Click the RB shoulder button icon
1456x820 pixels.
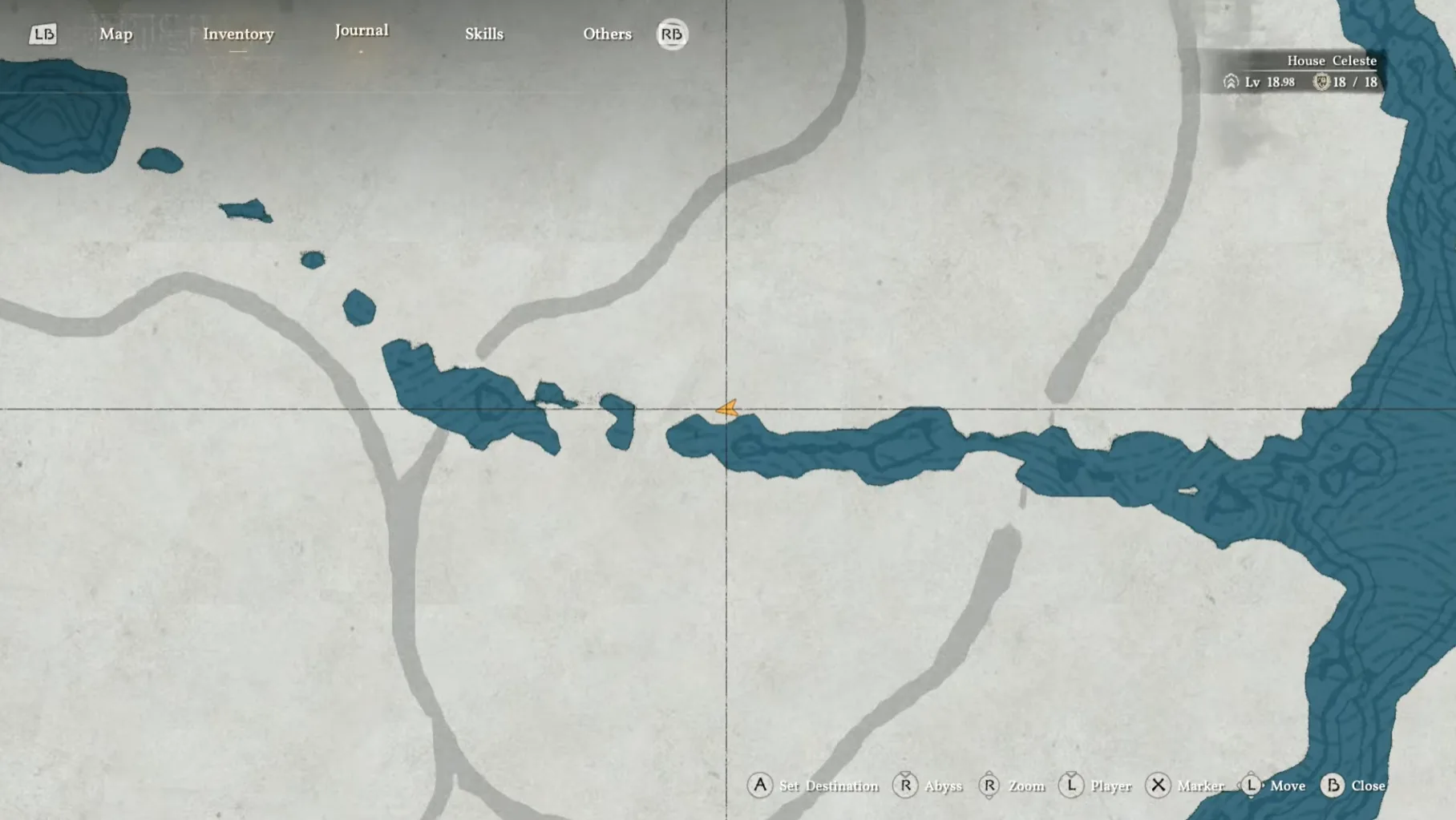coord(673,34)
